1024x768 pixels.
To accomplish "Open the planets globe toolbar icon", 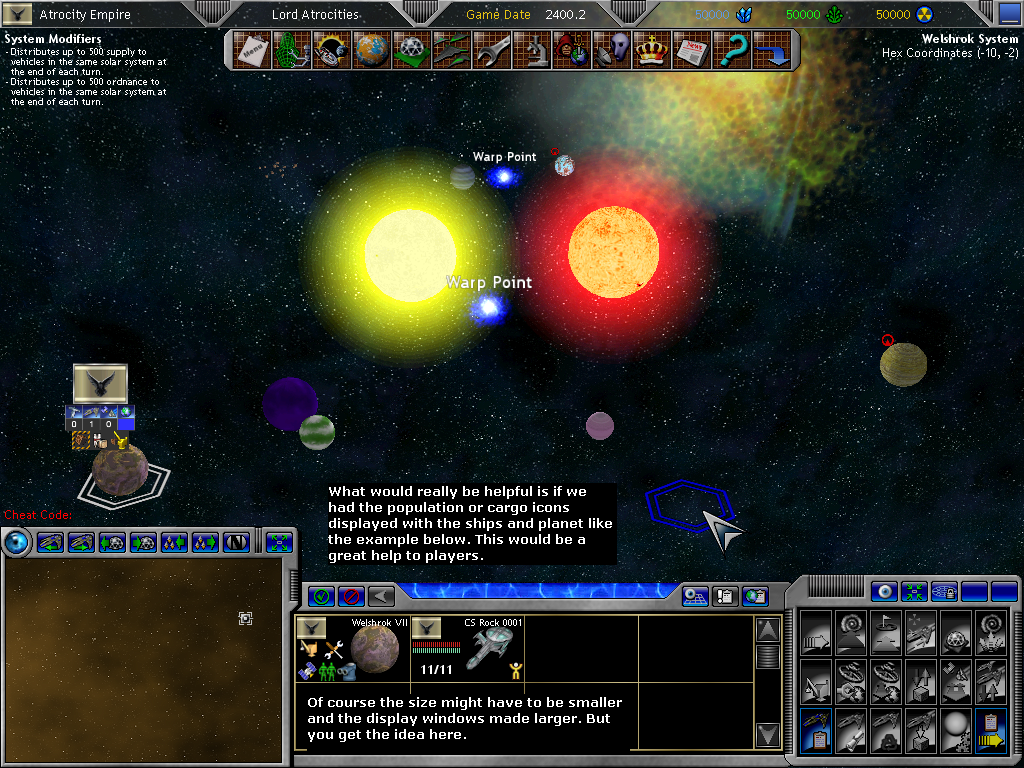I will coord(370,50).
